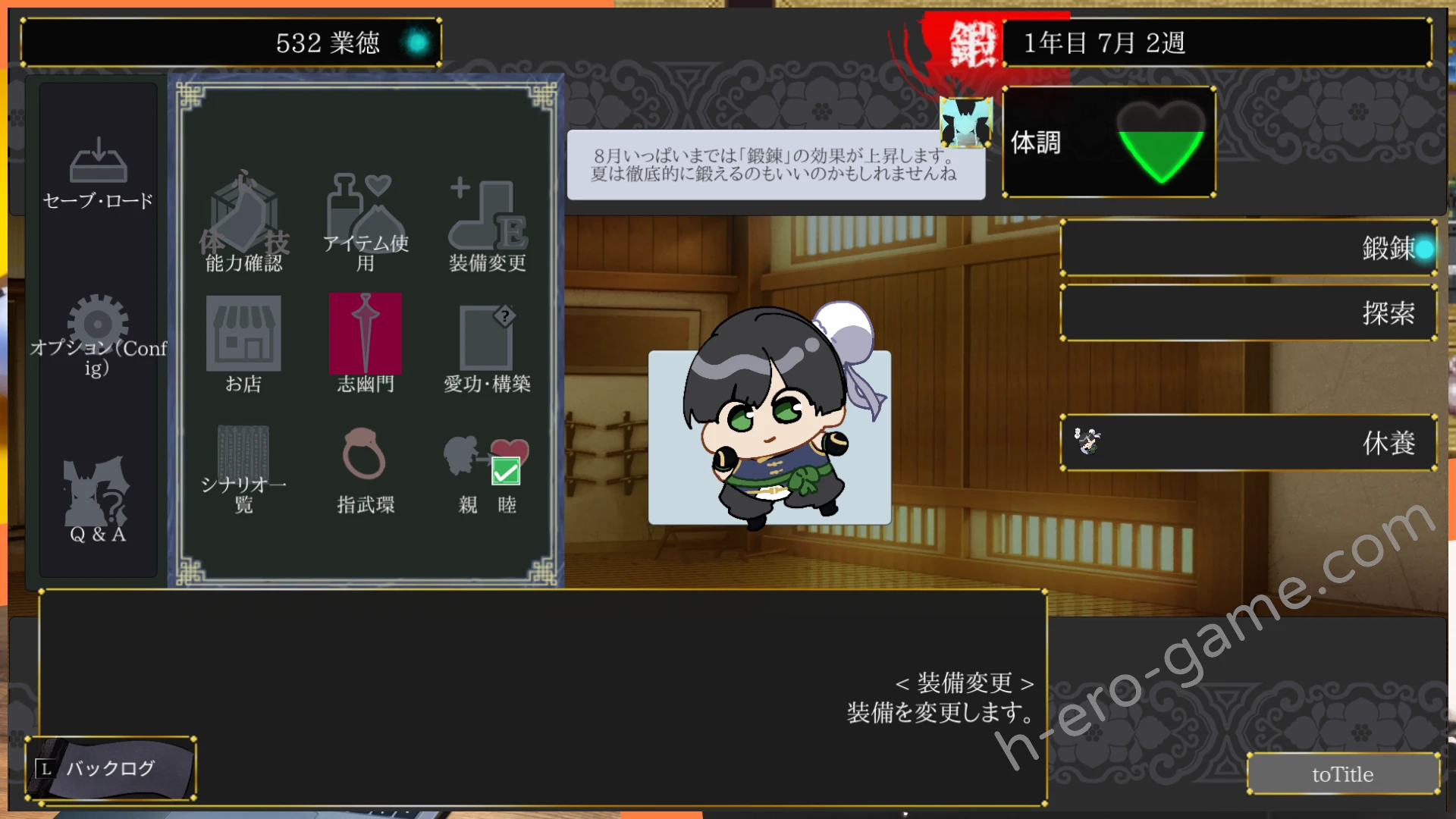Screen dimensions: 1456x819
Task: Click the glowing orb beside 鍛錬
Action: pos(1424,248)
